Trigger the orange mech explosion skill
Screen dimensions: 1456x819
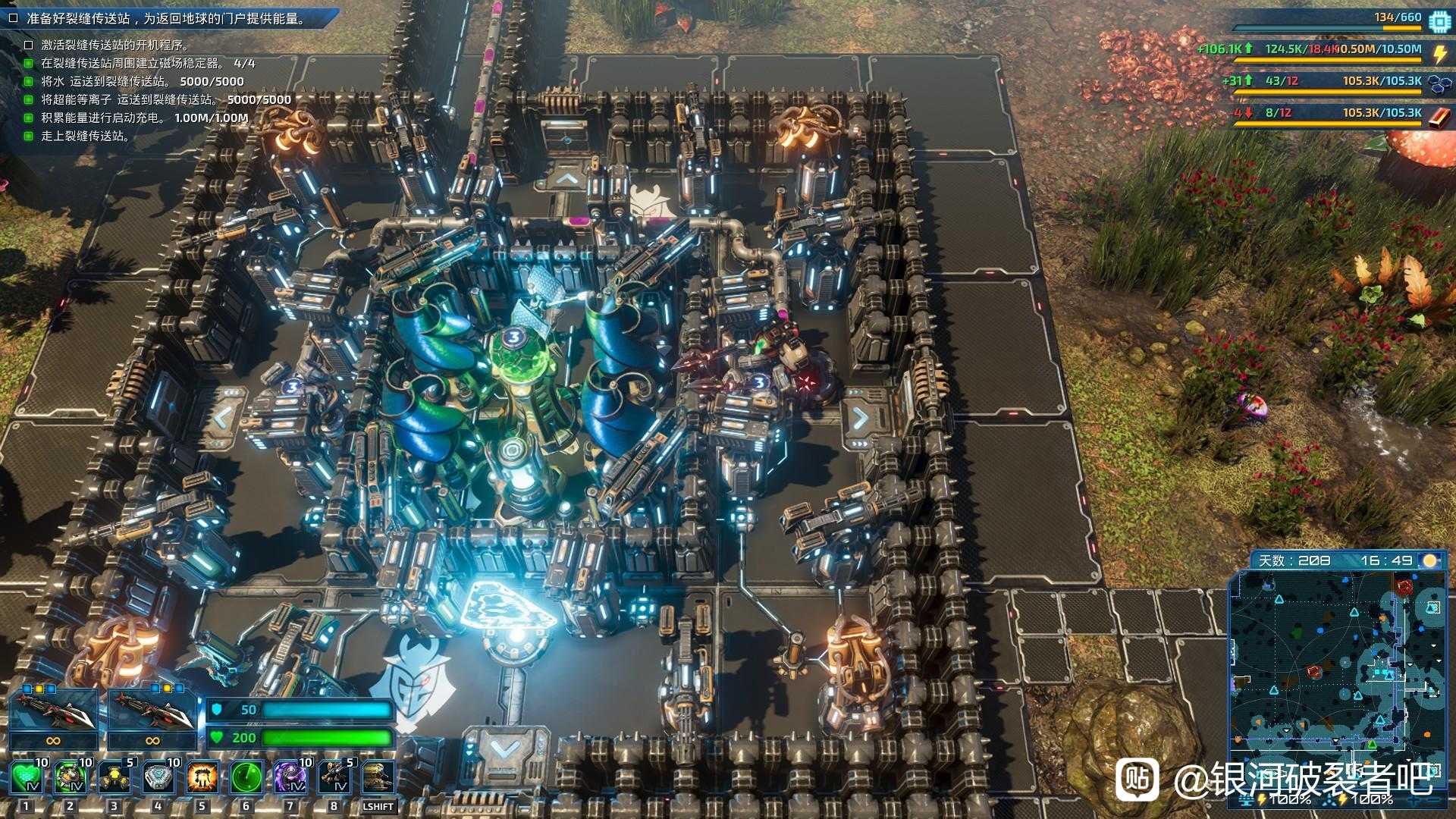pos(202,777)
